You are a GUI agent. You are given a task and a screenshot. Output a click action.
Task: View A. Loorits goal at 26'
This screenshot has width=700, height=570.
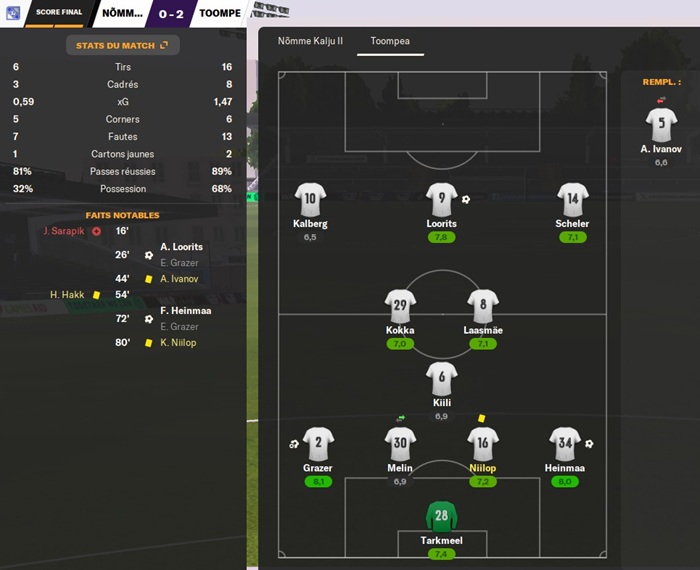[x=180, y=247]
